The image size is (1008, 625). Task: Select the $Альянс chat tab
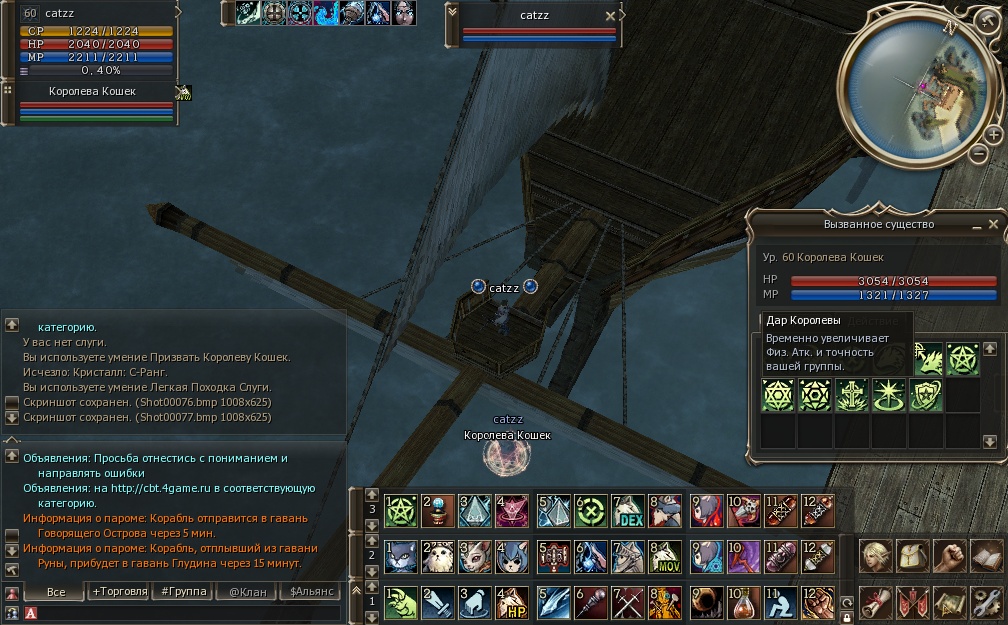pos(310,592)
